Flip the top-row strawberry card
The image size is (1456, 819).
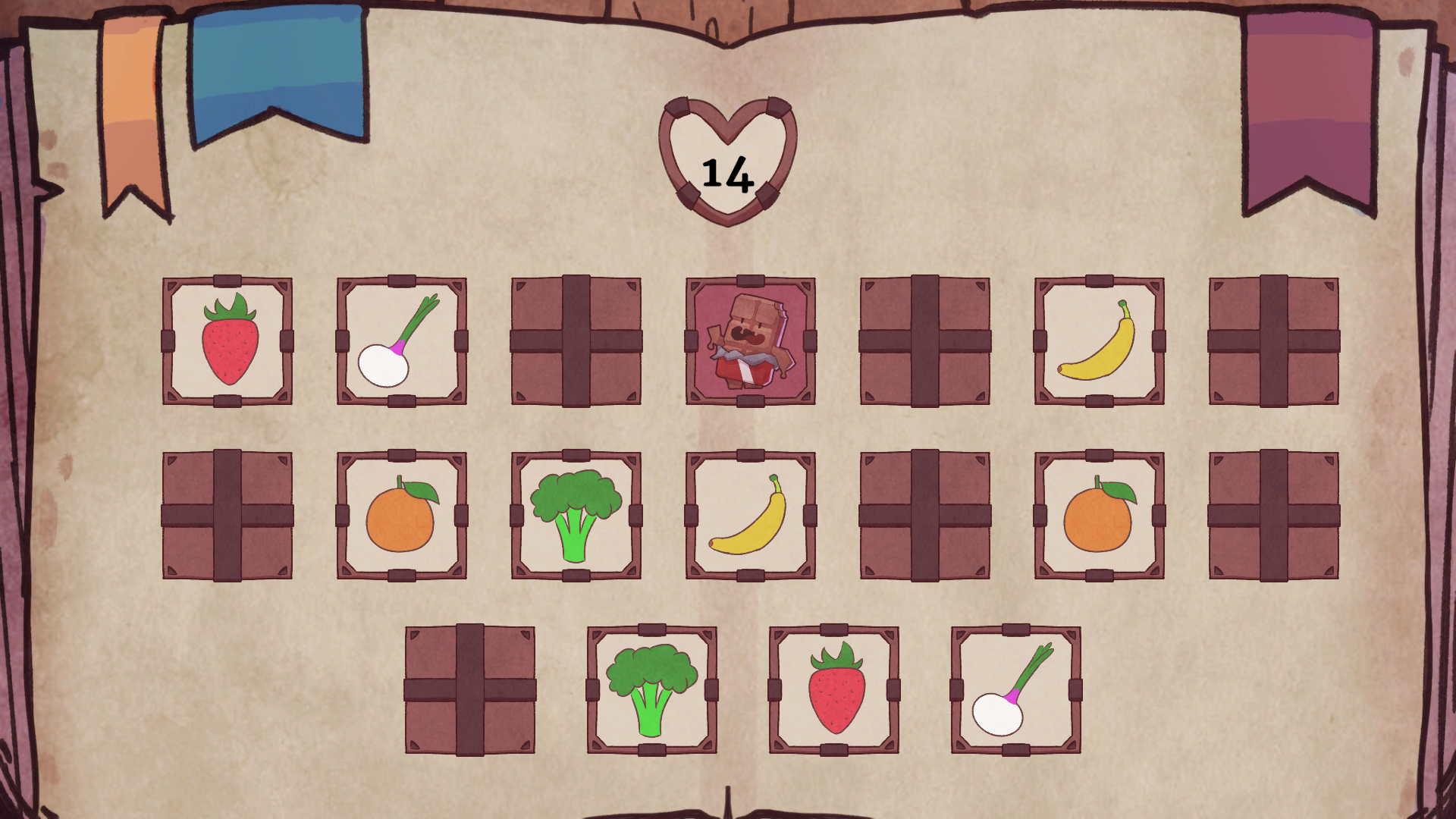tap(227, 341)
